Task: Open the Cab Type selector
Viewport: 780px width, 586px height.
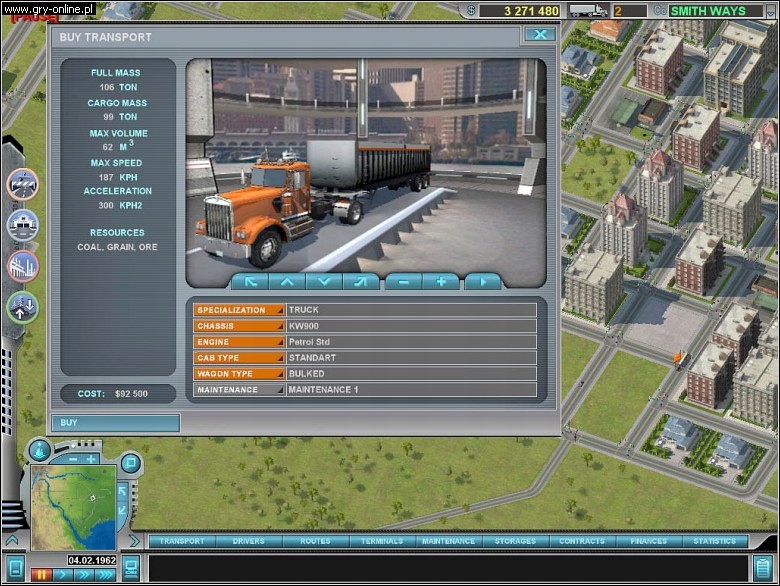Action: coord(240,358)
